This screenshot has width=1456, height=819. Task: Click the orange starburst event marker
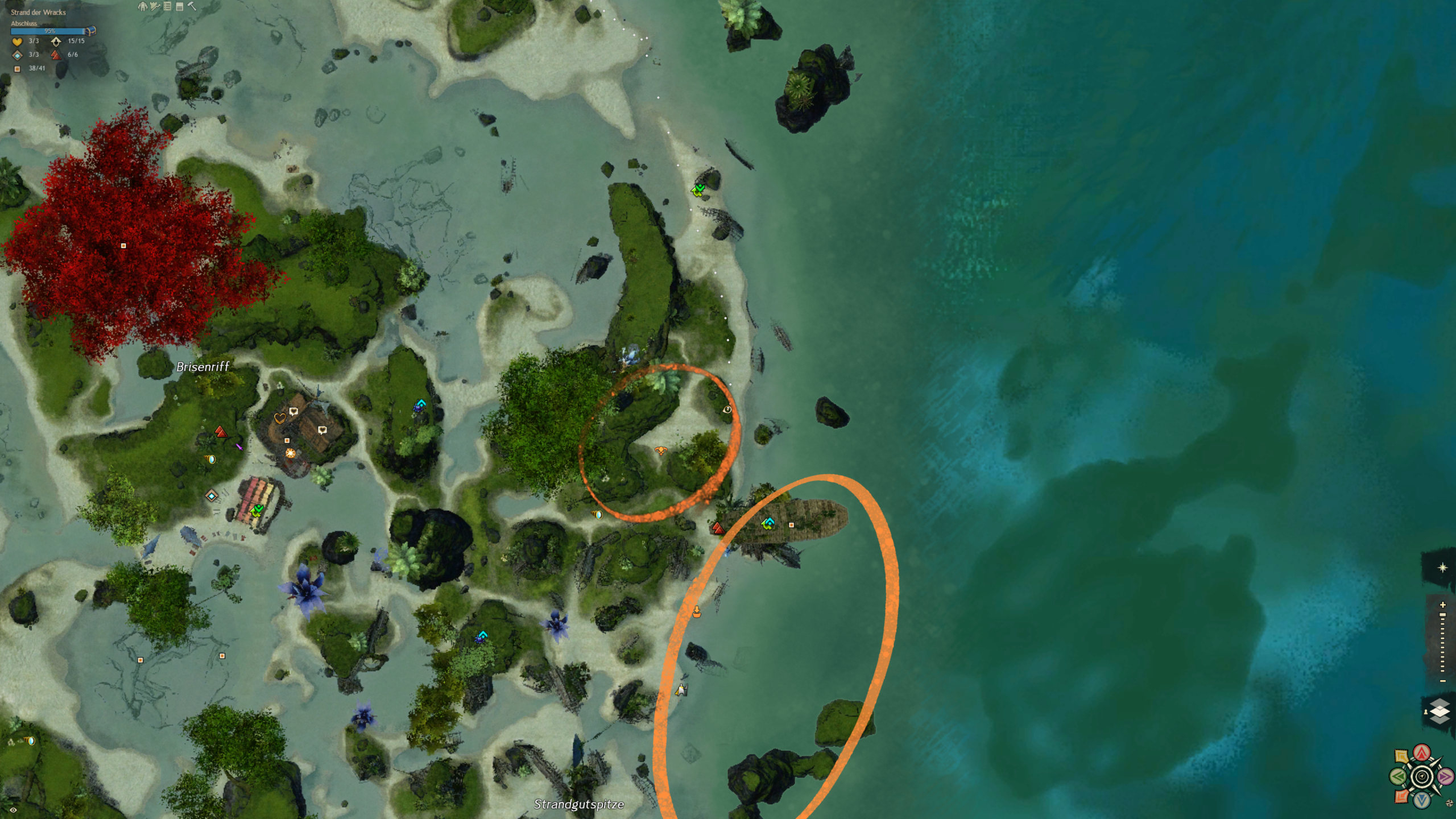tap(291, 453)
